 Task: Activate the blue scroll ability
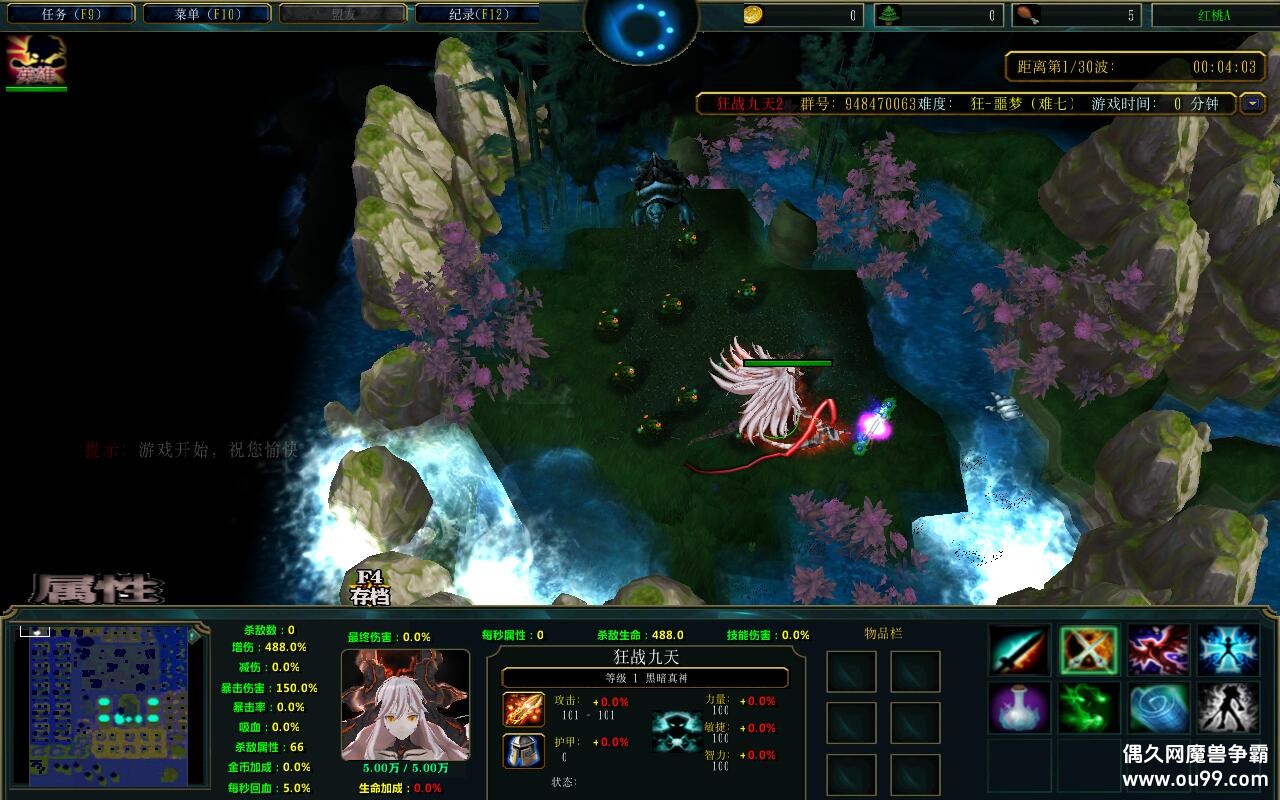coord(1159,708)
